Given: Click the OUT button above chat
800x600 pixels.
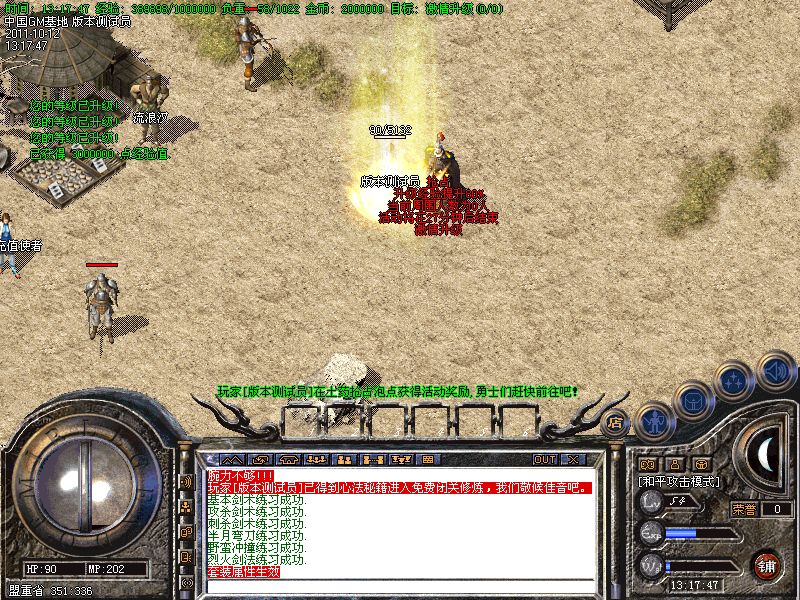Looking at the screenshot, I should click(544, 460).
